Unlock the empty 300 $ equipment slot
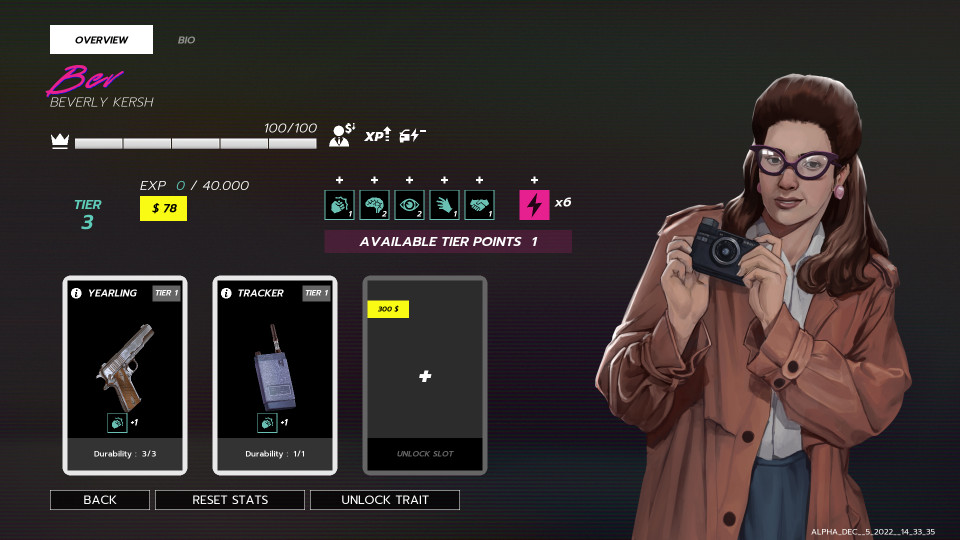This screenshot has width=960, height=540. pos(425,376)
